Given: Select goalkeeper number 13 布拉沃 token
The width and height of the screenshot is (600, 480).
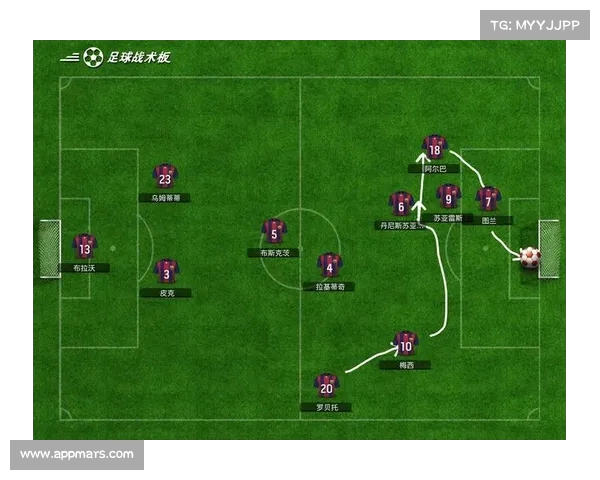Looking at the screenshot, I should coord(84,247).
